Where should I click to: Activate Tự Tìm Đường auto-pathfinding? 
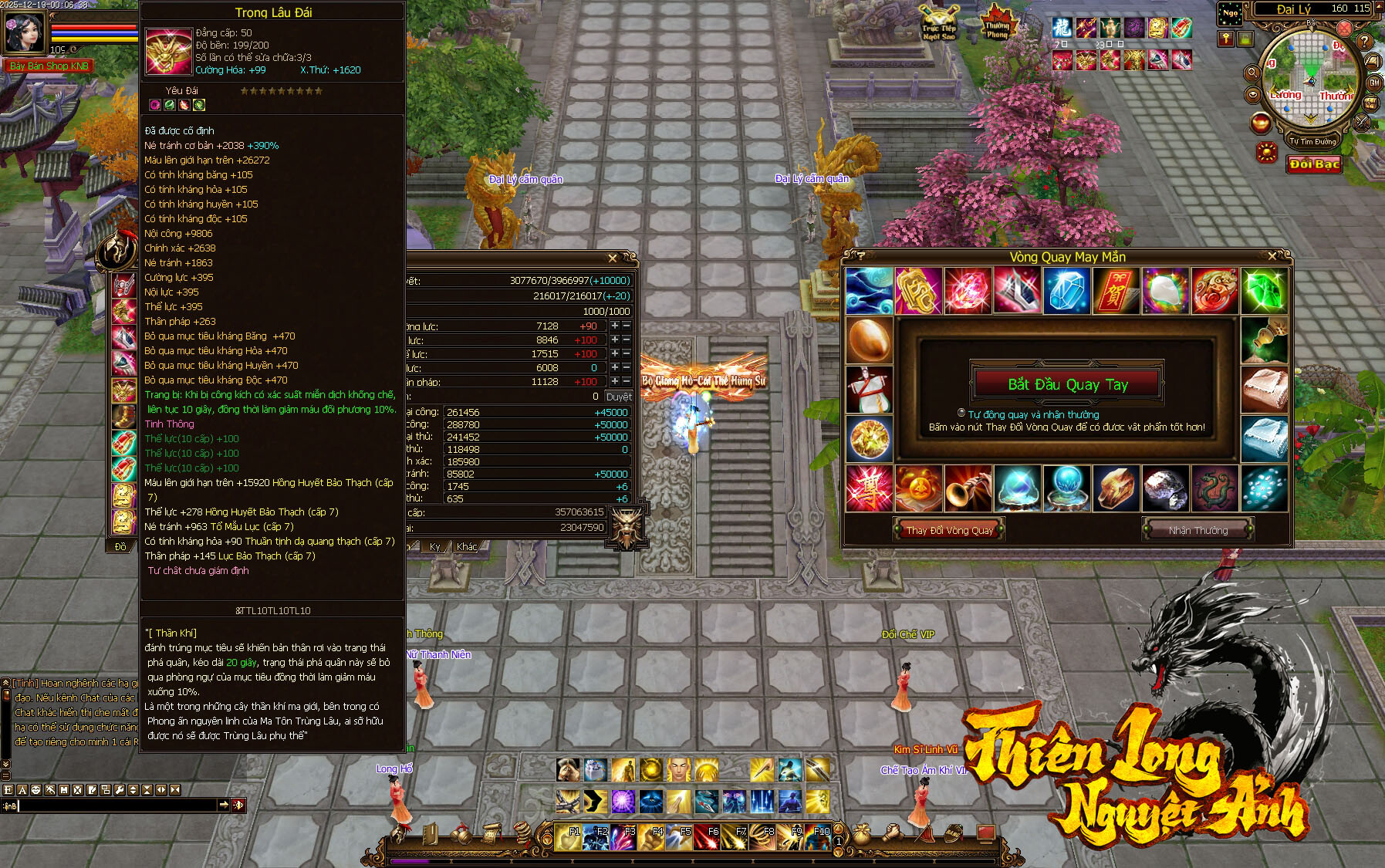1312,141
